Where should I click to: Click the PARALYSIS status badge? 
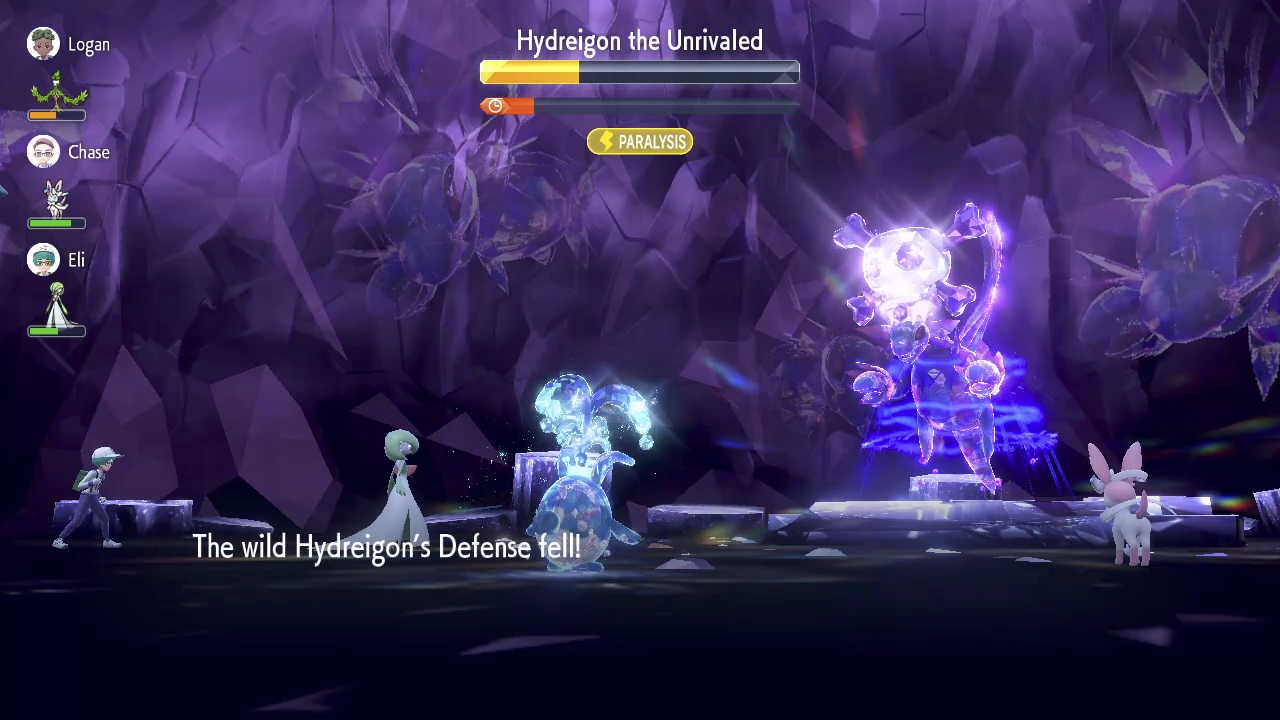640,142
